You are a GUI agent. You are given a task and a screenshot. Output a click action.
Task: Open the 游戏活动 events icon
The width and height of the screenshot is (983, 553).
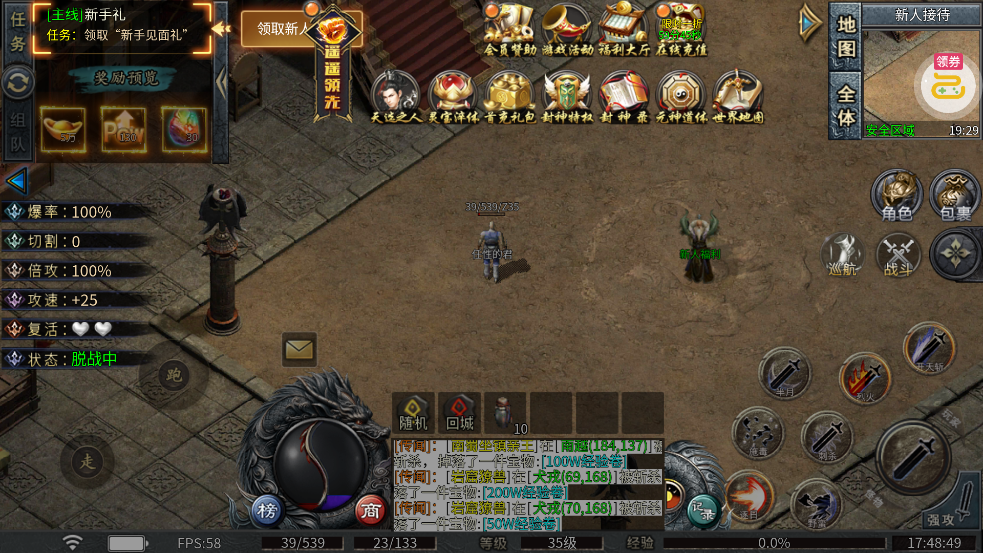(566, 28)
